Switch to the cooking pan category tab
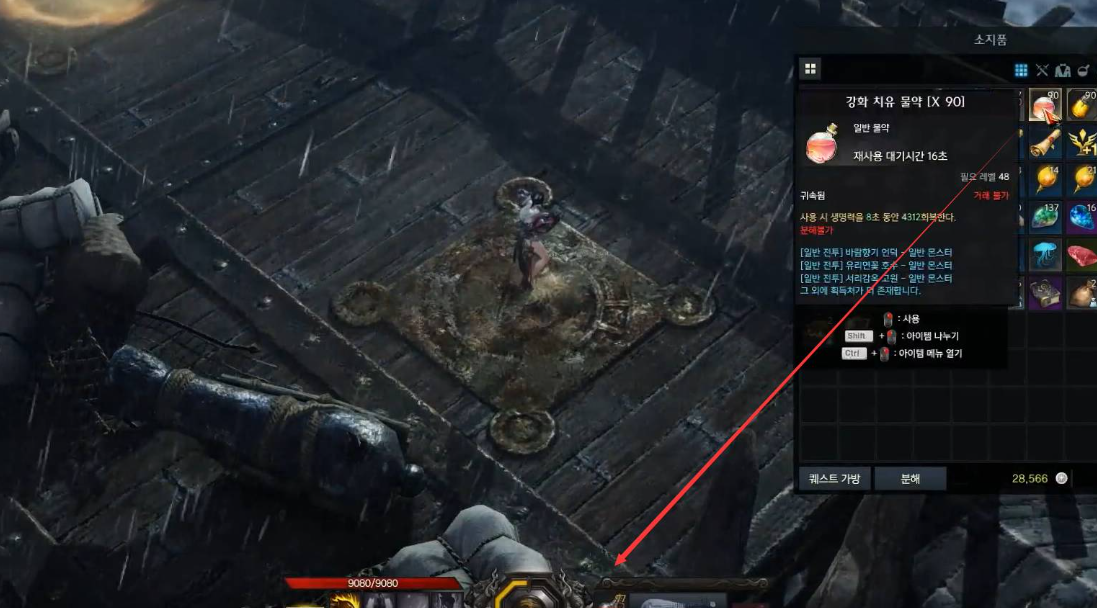Screen dimensions: 1097x608 pyautogui.click(x=1083, y=70)
